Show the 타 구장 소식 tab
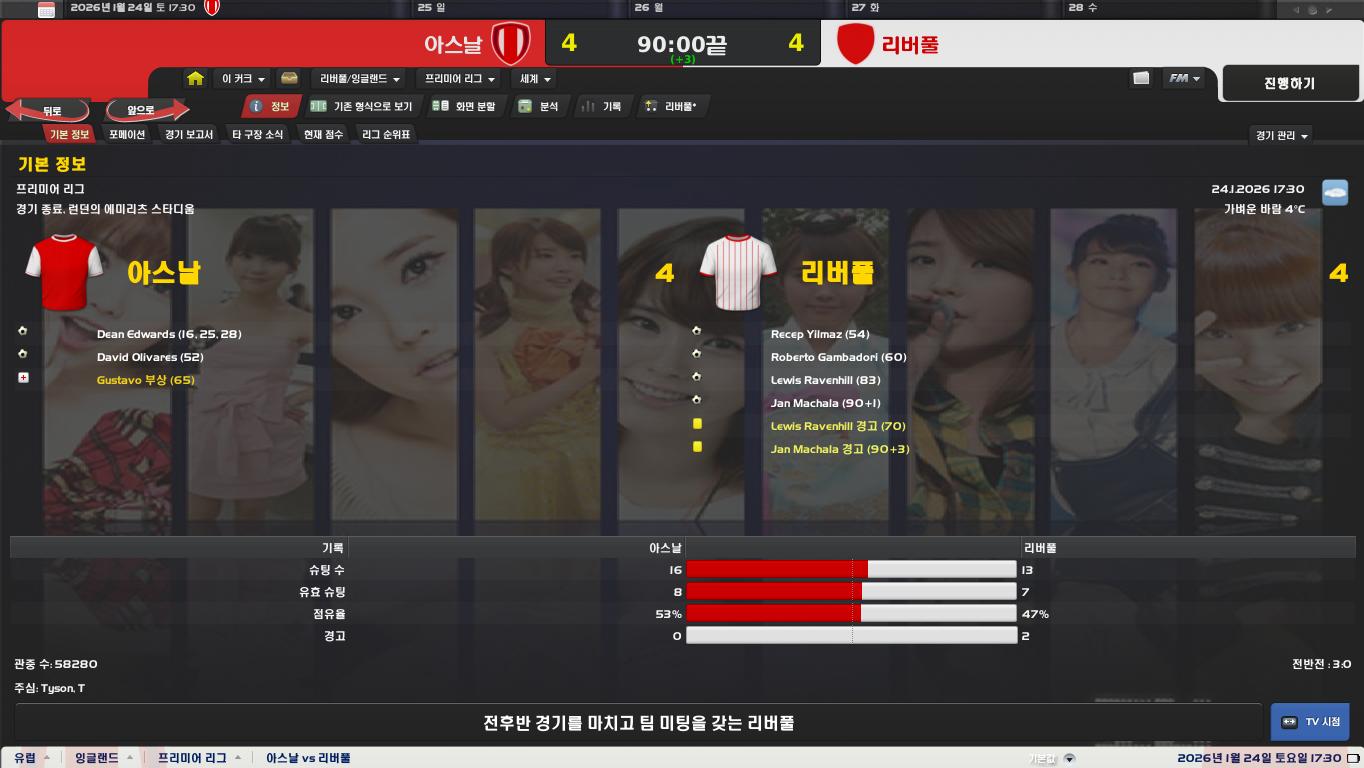Image resolution: width=1364 pixels, height=768 pixels. (x=258, y=134)
